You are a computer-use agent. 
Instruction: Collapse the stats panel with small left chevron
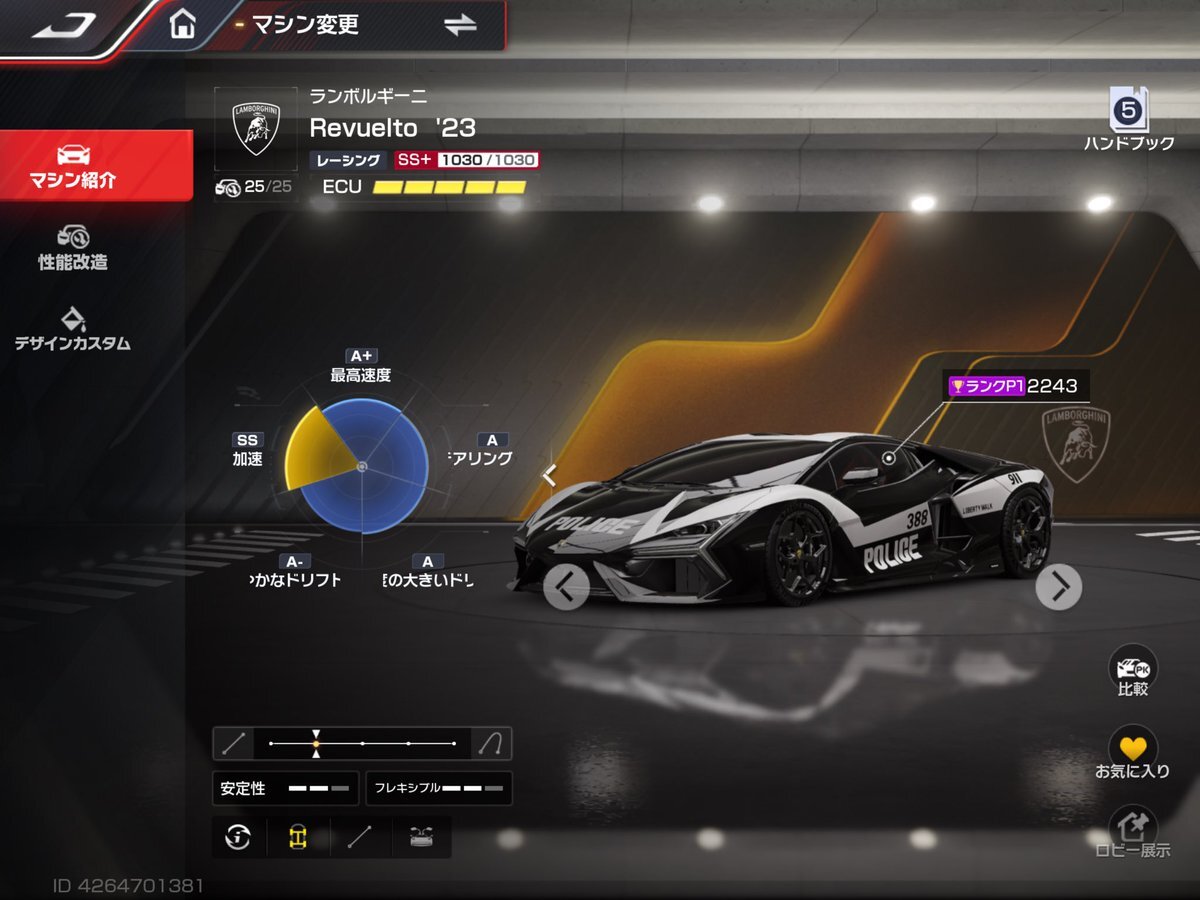pyautogui.click(x=549, y=476)
